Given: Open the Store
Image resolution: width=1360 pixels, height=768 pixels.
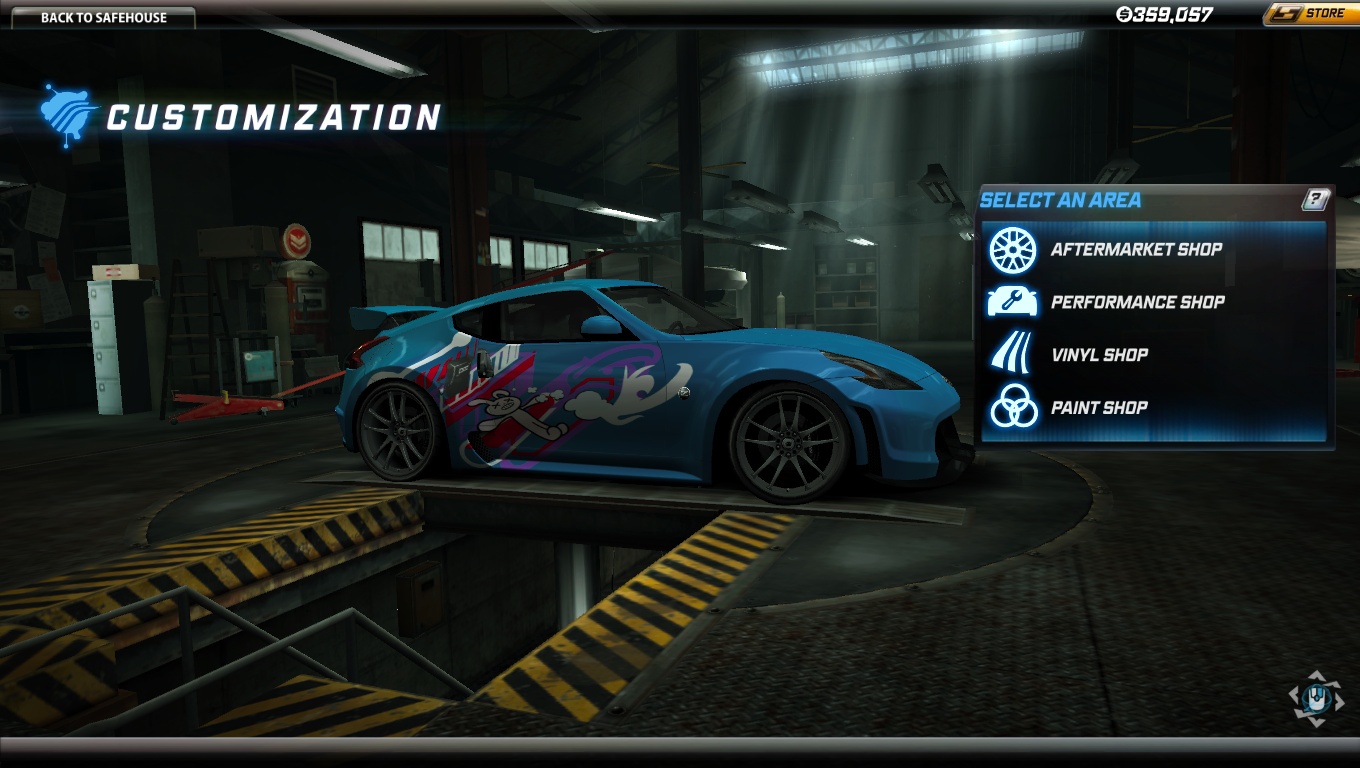Looking at the screenshot, I should pos(1310,14).
